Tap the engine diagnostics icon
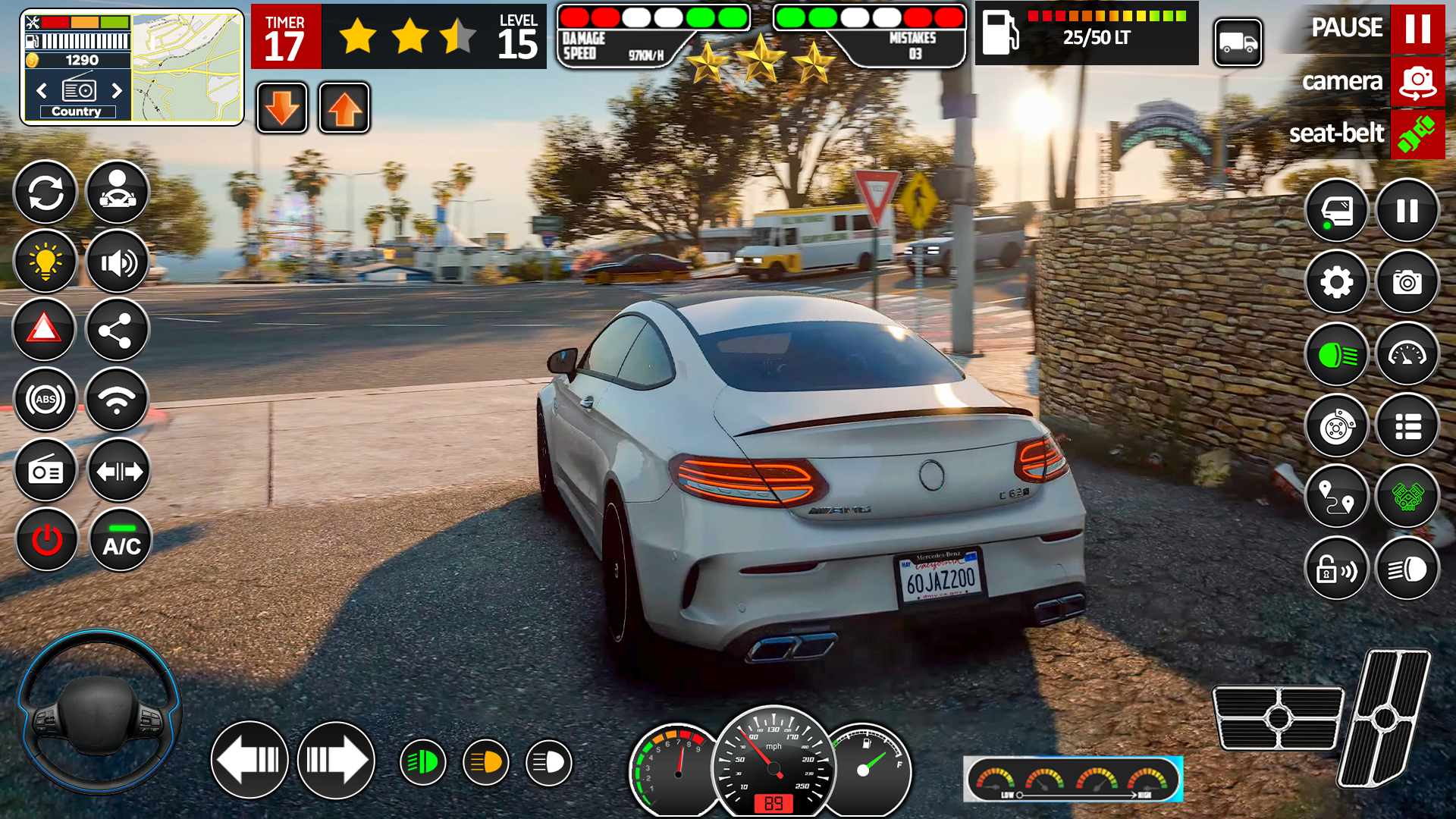 point(1407,498)
